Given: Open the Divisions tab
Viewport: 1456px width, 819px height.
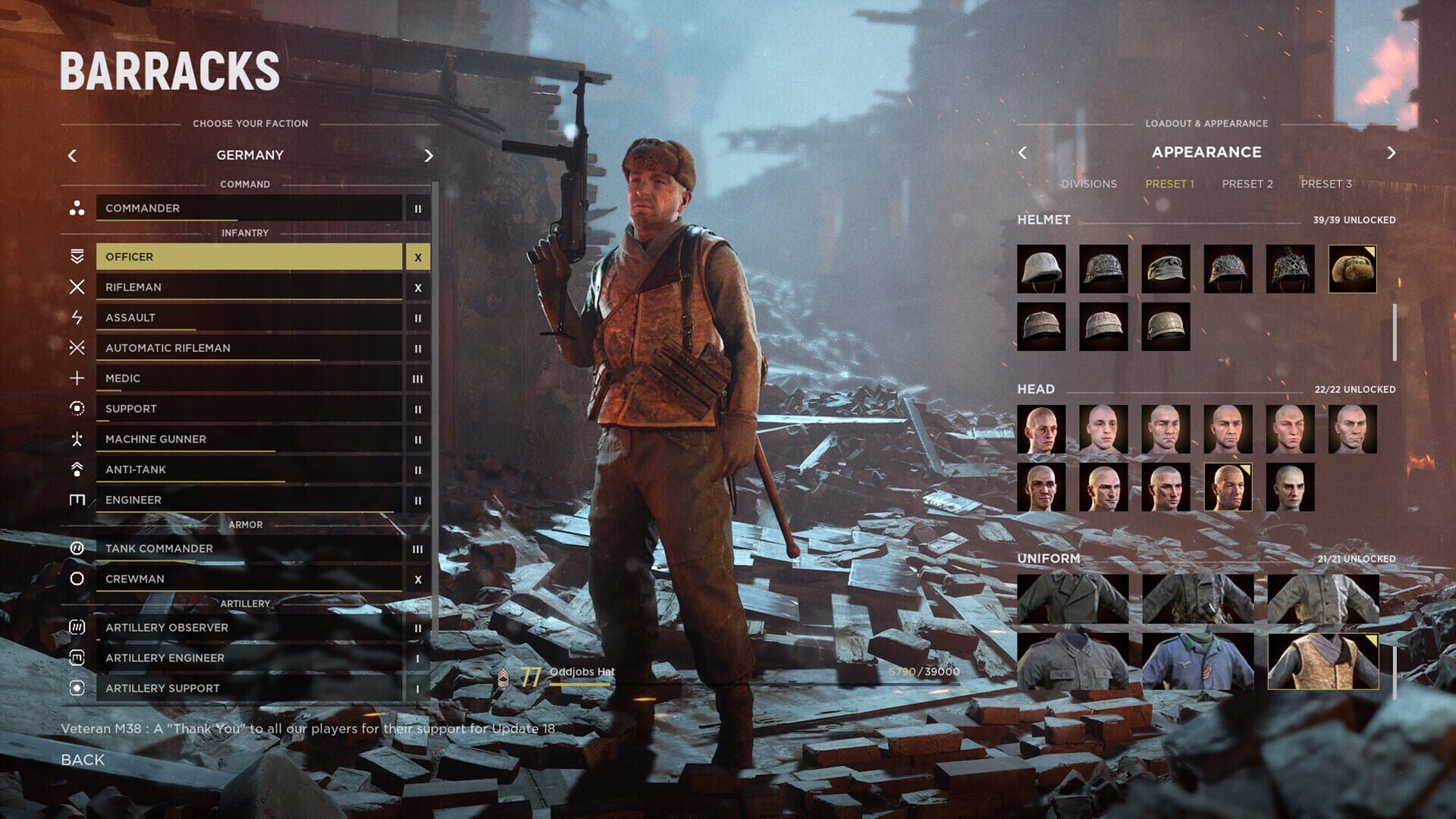Looking at the screenshot, I should click(x=1090, y=184).
